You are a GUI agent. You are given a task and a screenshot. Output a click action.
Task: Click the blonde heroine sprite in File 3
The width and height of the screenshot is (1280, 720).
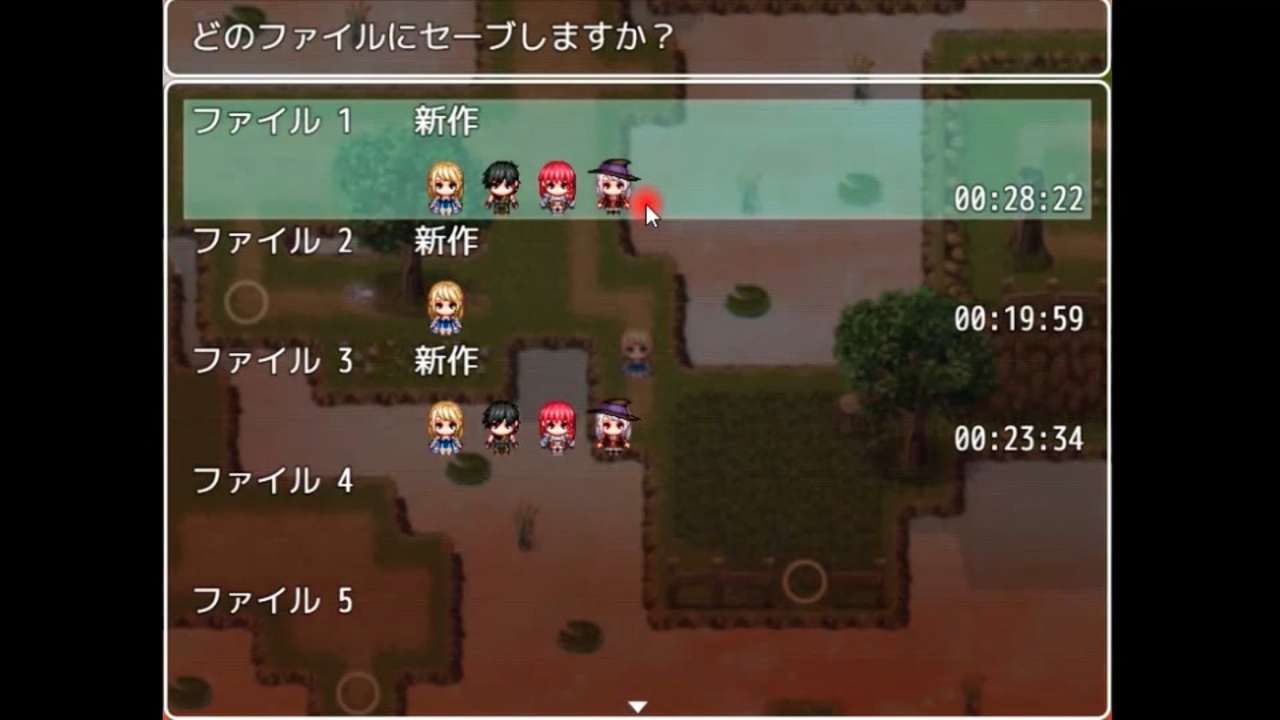[444, 425]
